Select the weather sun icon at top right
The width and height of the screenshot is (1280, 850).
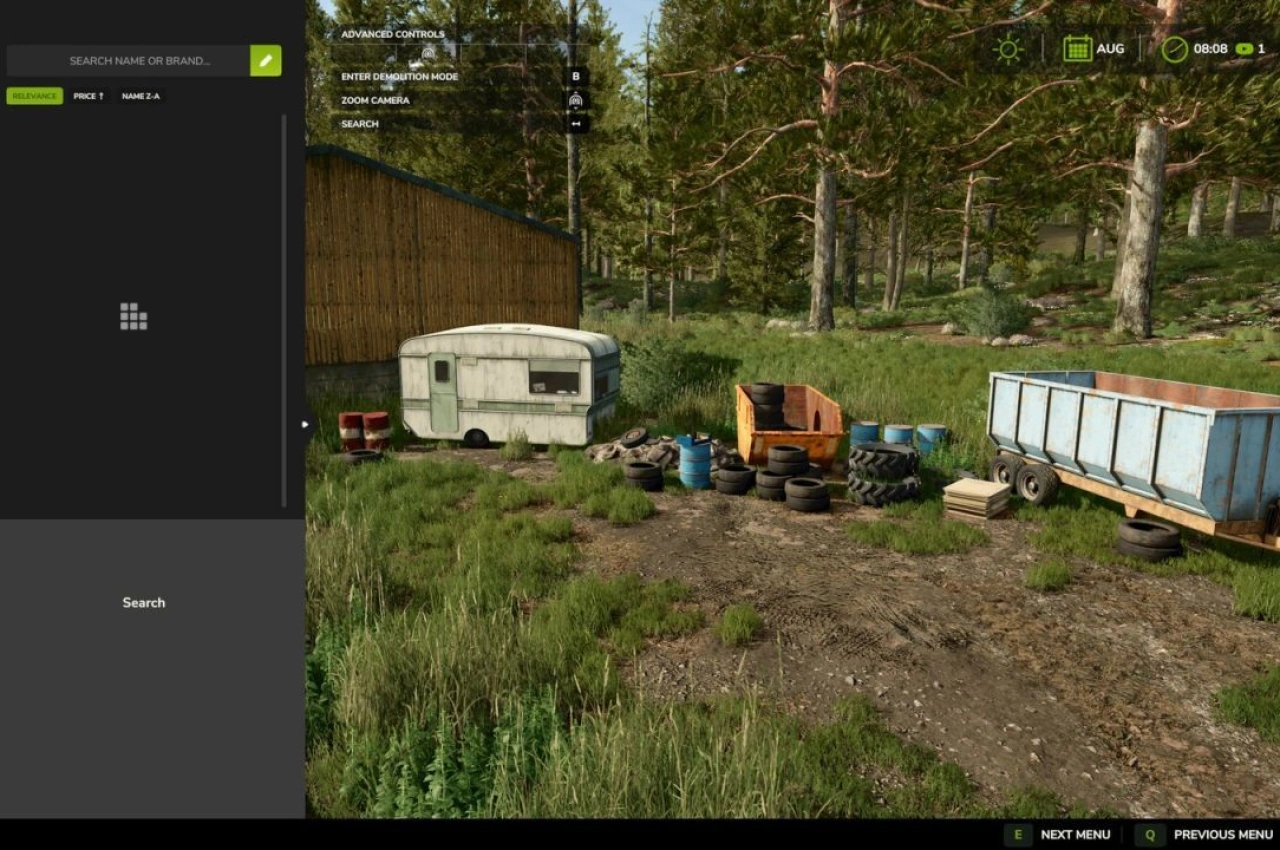(1006, 47)
